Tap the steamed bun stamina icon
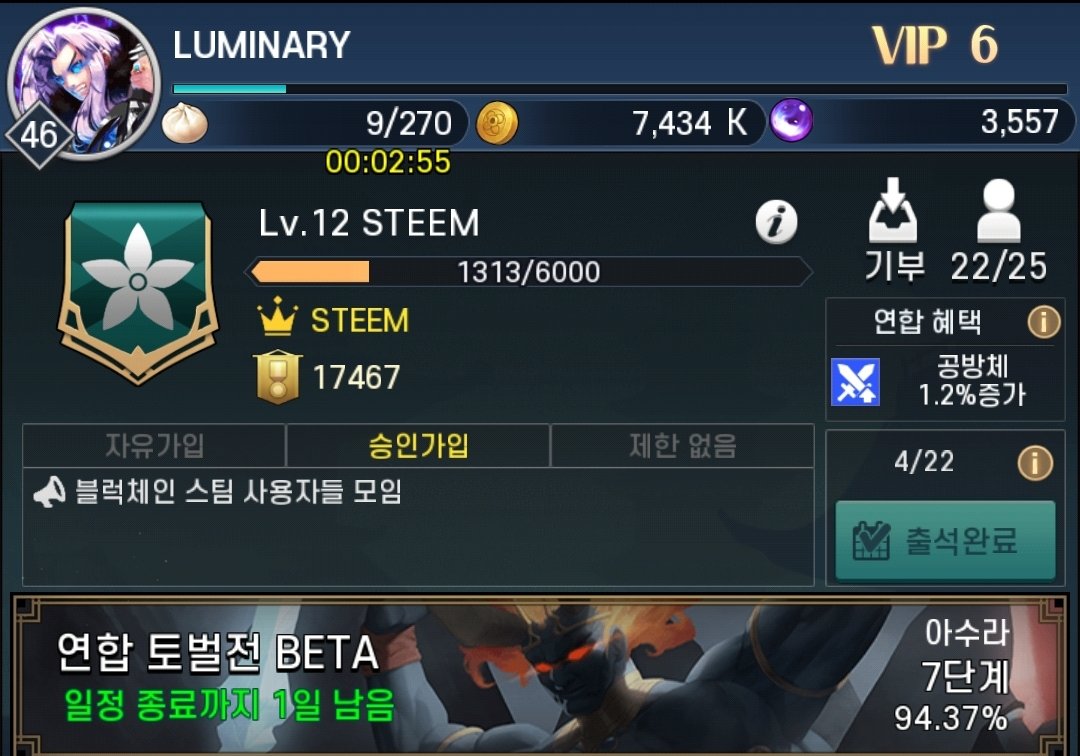Screen dimensions: 1080x756 (185, 122)
